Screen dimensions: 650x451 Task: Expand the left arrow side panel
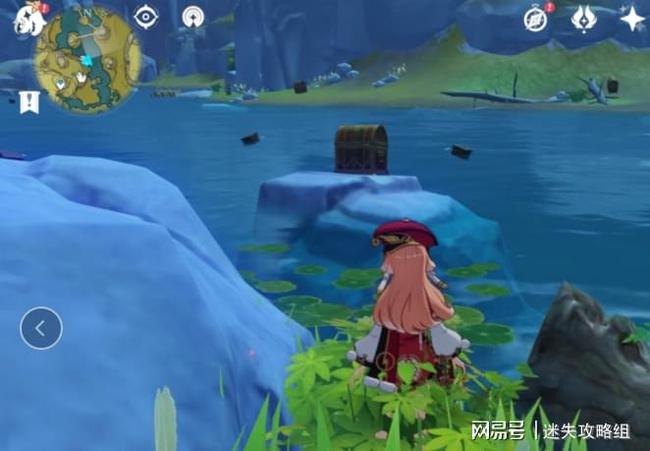pos(41,327)
